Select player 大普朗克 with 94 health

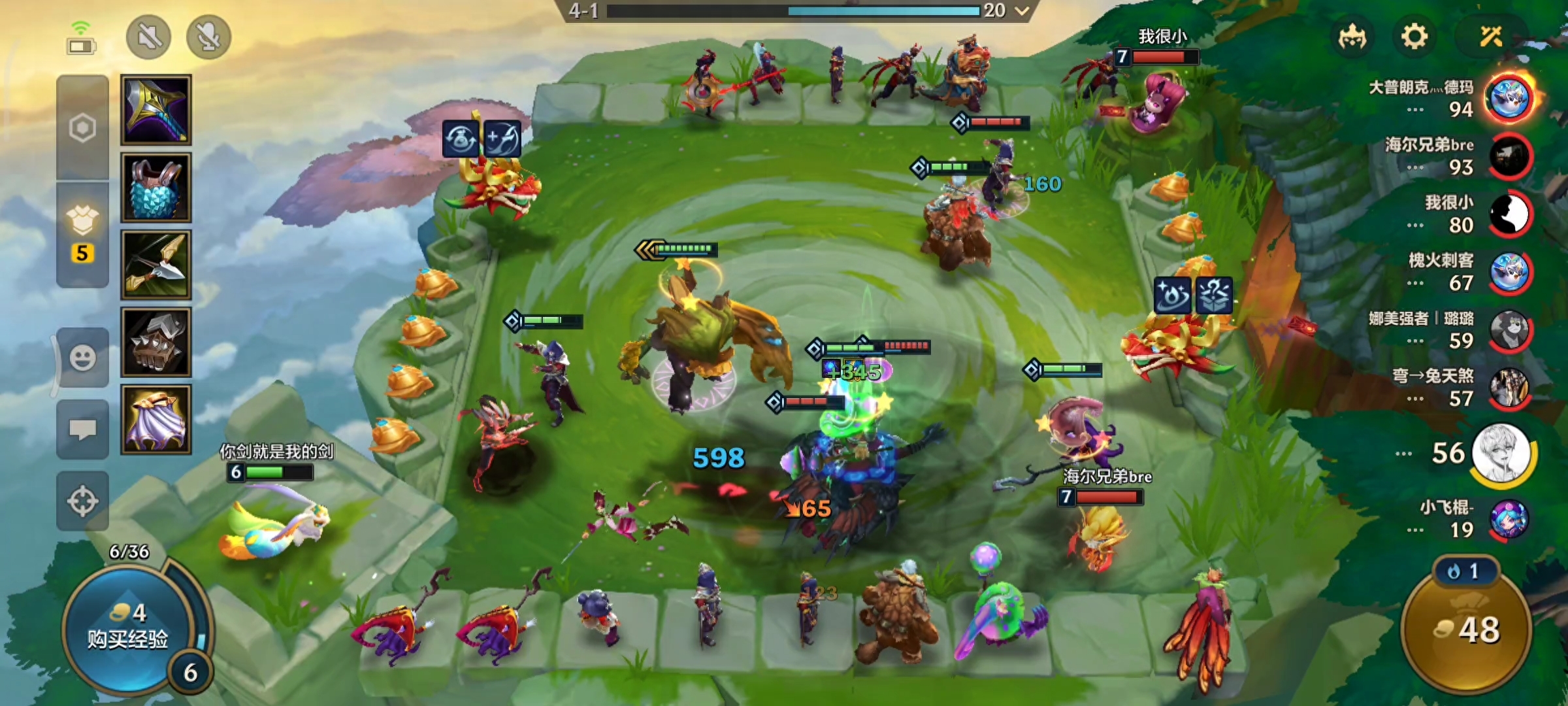[1509, 98]
